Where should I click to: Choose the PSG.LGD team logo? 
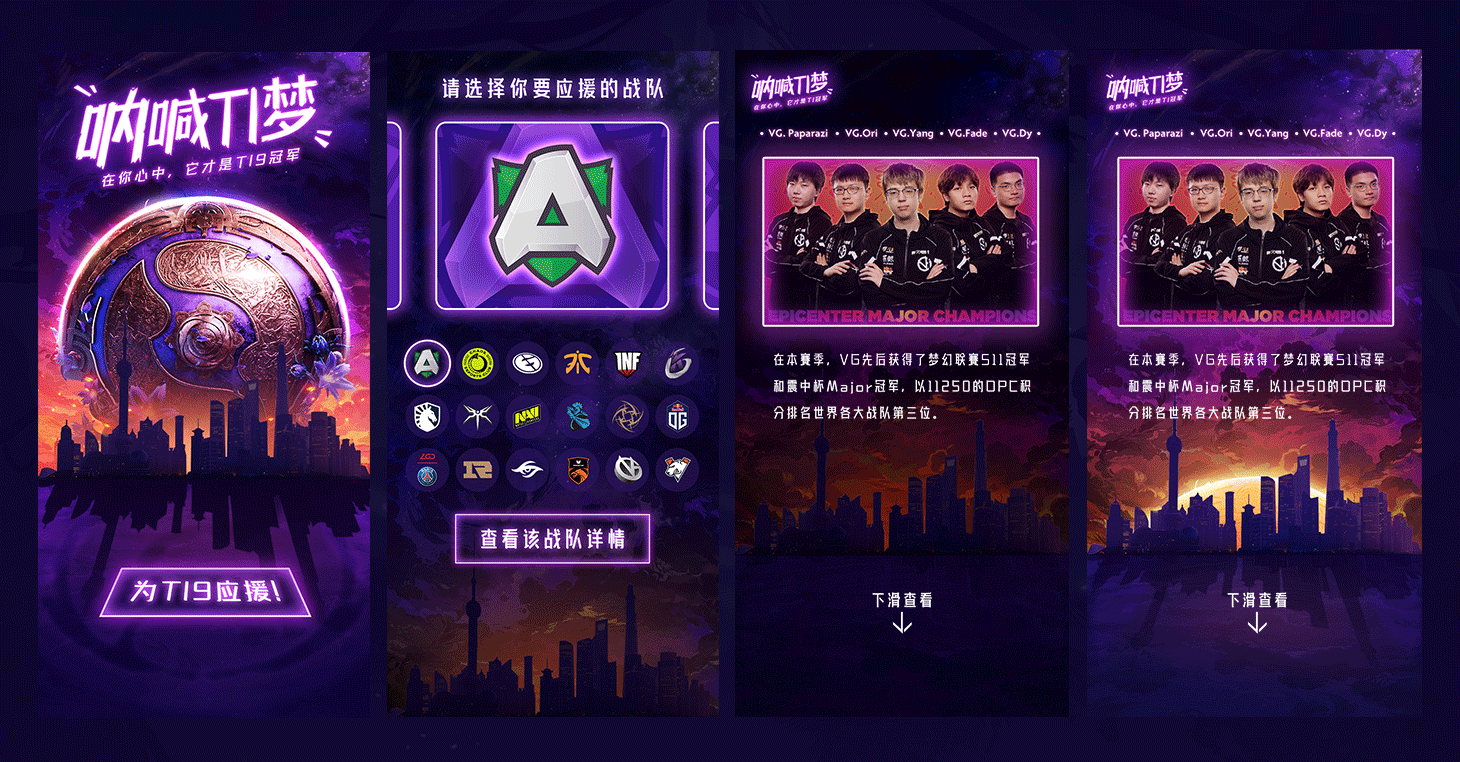pyautogui.click(x=427, y=468)
